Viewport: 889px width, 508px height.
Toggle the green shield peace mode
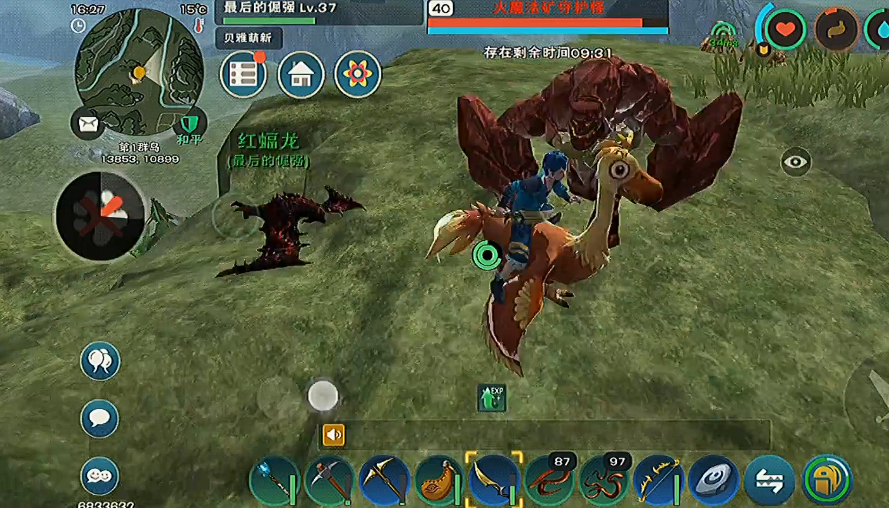(x=189, y=123)
